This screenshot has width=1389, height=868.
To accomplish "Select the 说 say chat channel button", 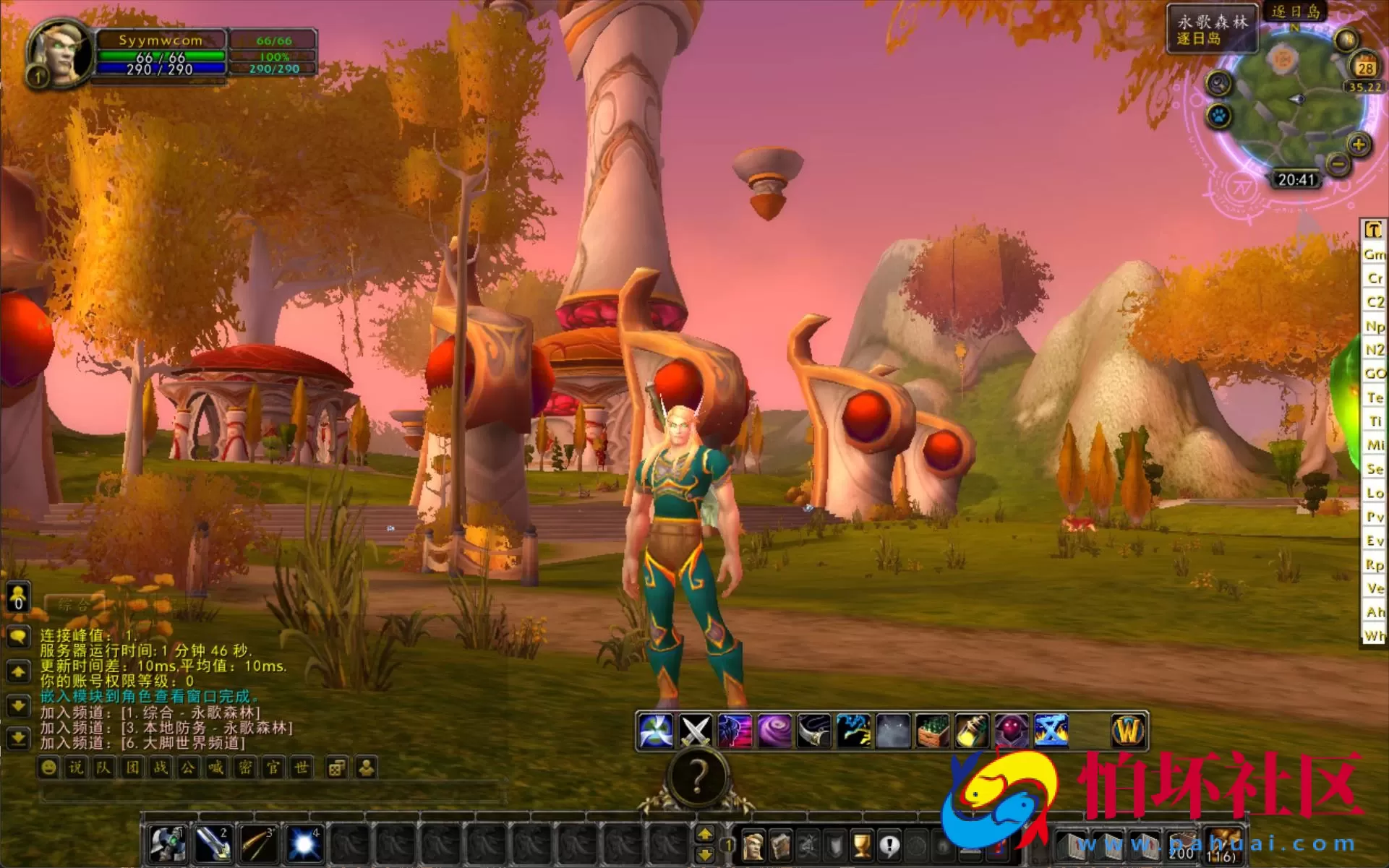I will (x=76, y=768).
